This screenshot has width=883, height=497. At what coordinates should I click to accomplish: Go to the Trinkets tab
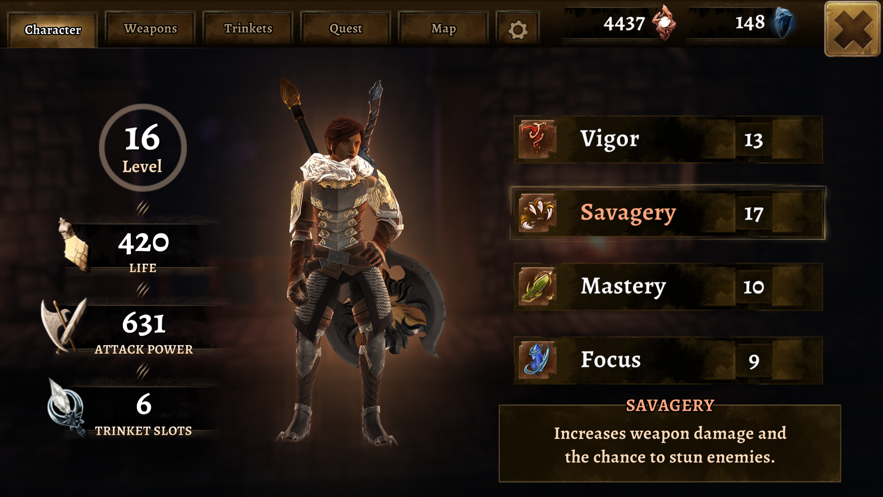(x=248, y=29)
